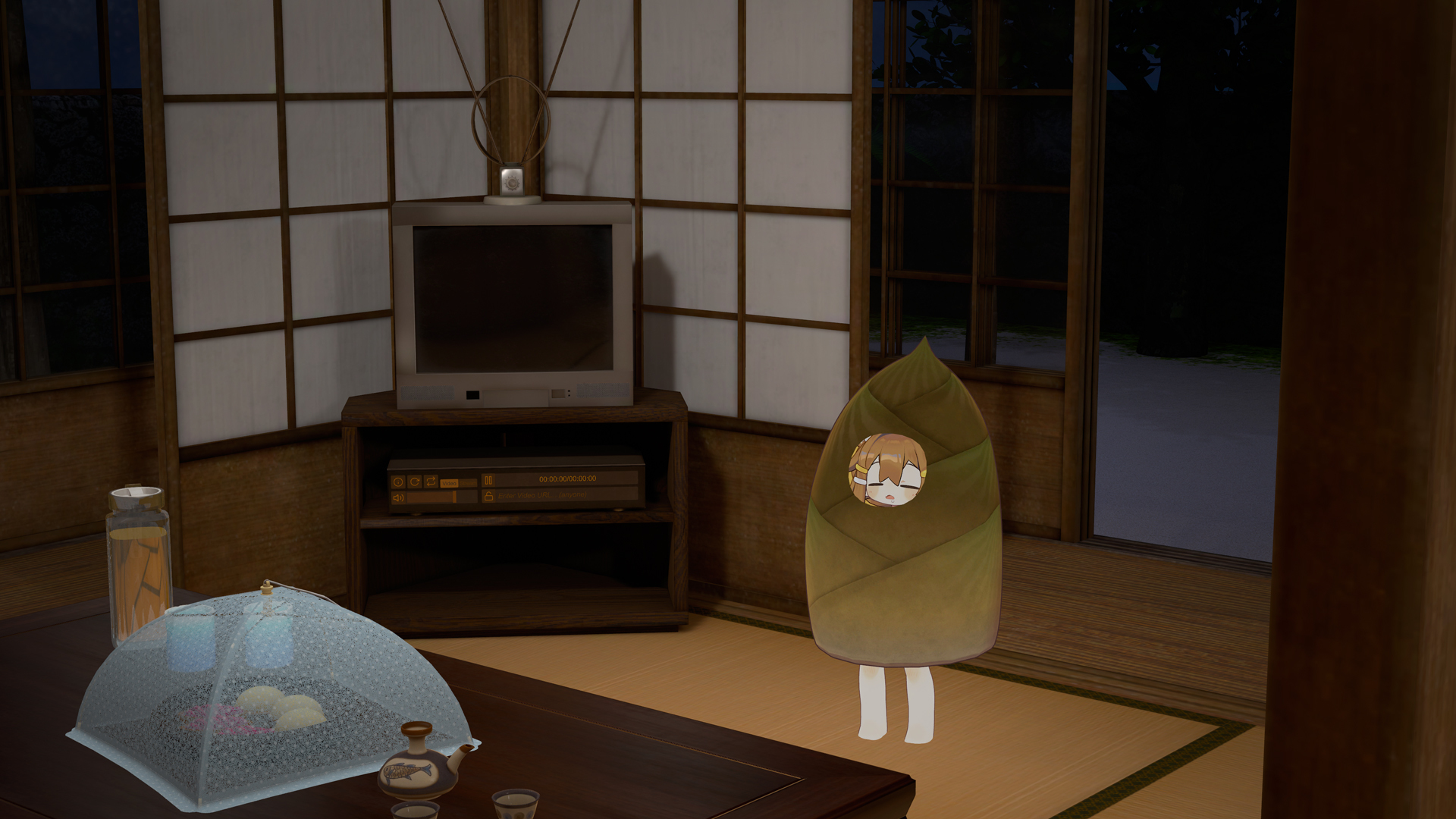Pause the video playback
This screenshot has width=1456, height=819.
click(x=488, y=479)
